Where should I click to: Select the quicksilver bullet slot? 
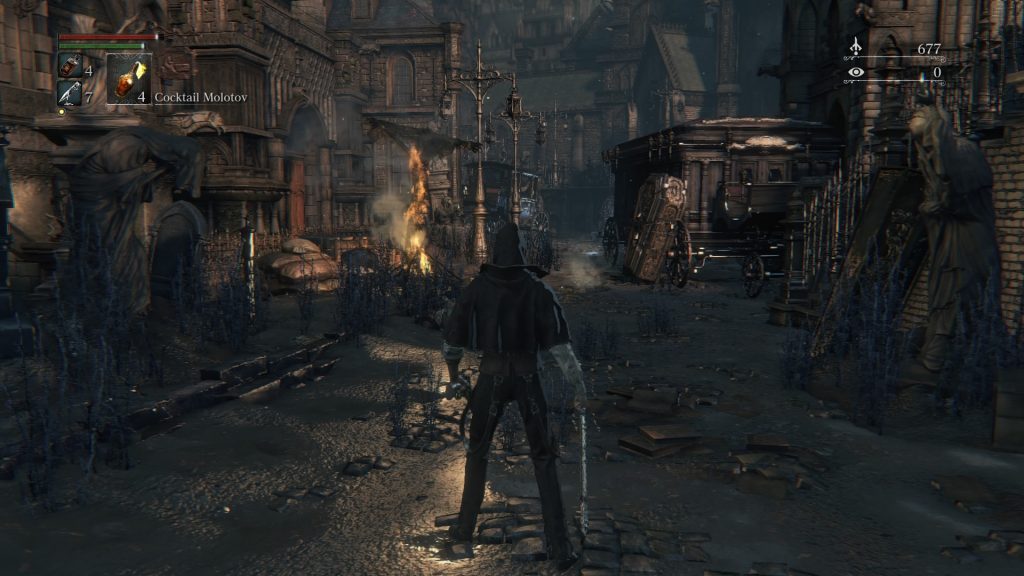click(70, 93)
